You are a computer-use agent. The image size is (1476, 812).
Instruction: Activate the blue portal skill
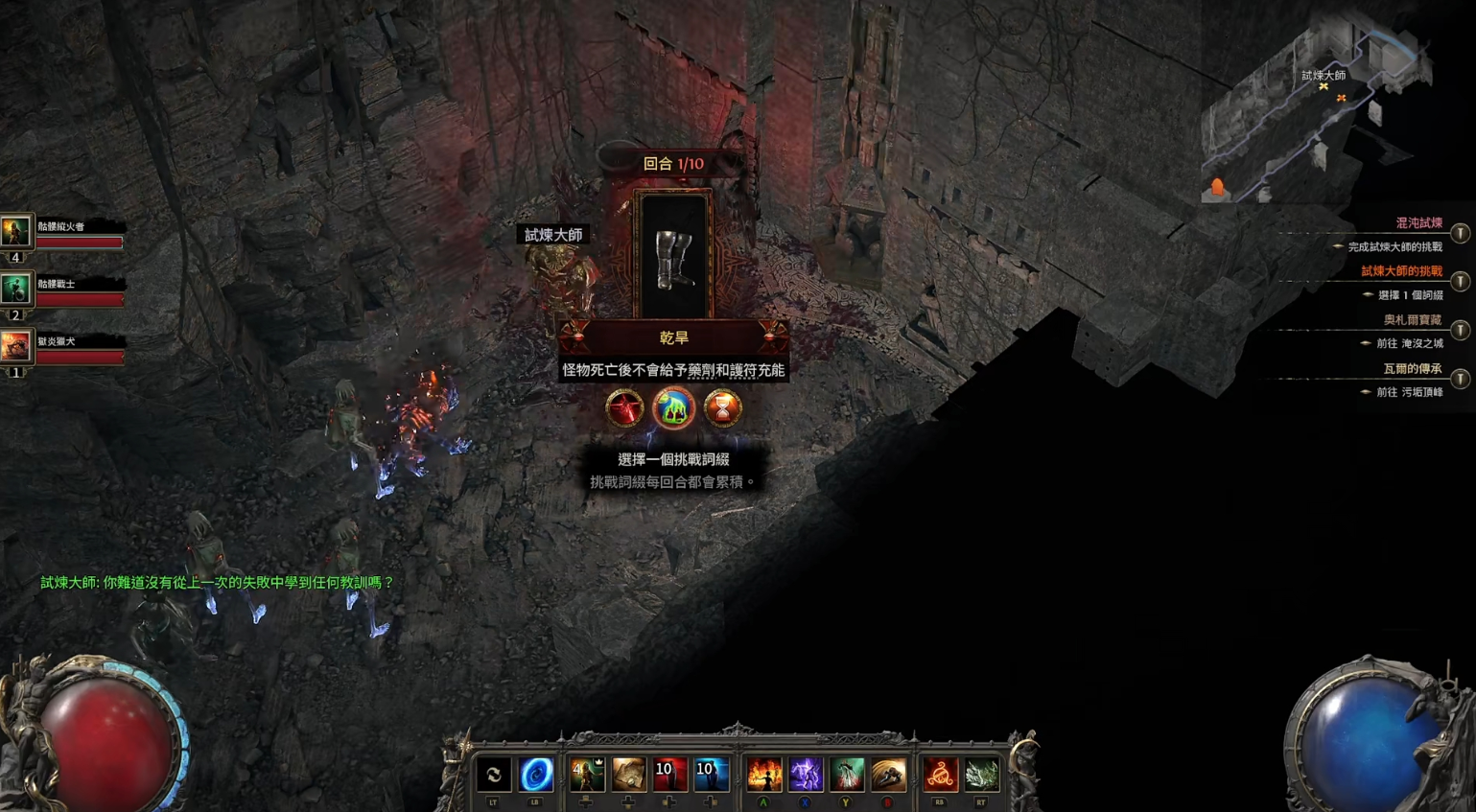coord(536,775)
